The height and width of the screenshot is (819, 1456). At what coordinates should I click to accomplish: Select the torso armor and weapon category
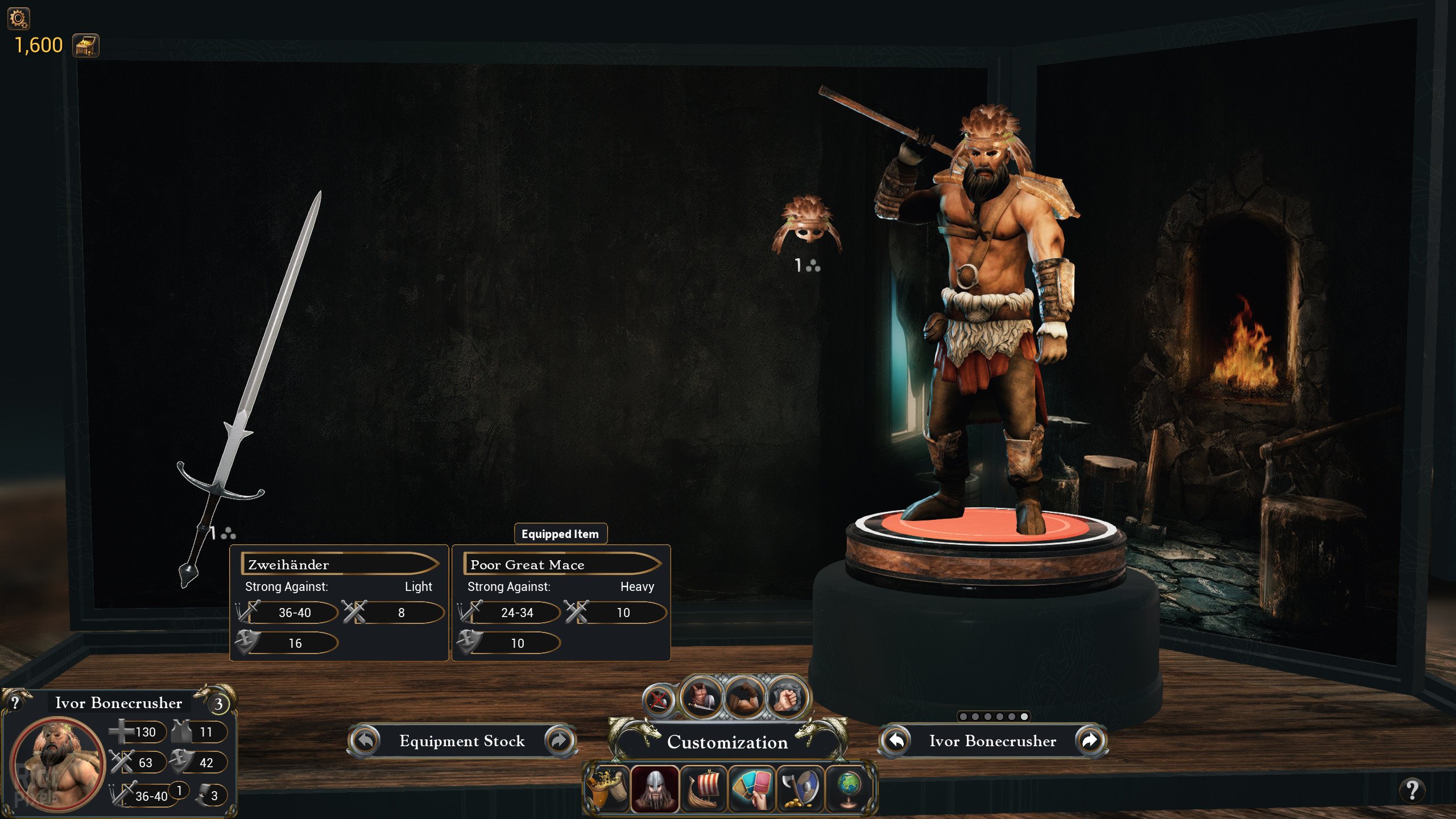(x=701, y=696)
